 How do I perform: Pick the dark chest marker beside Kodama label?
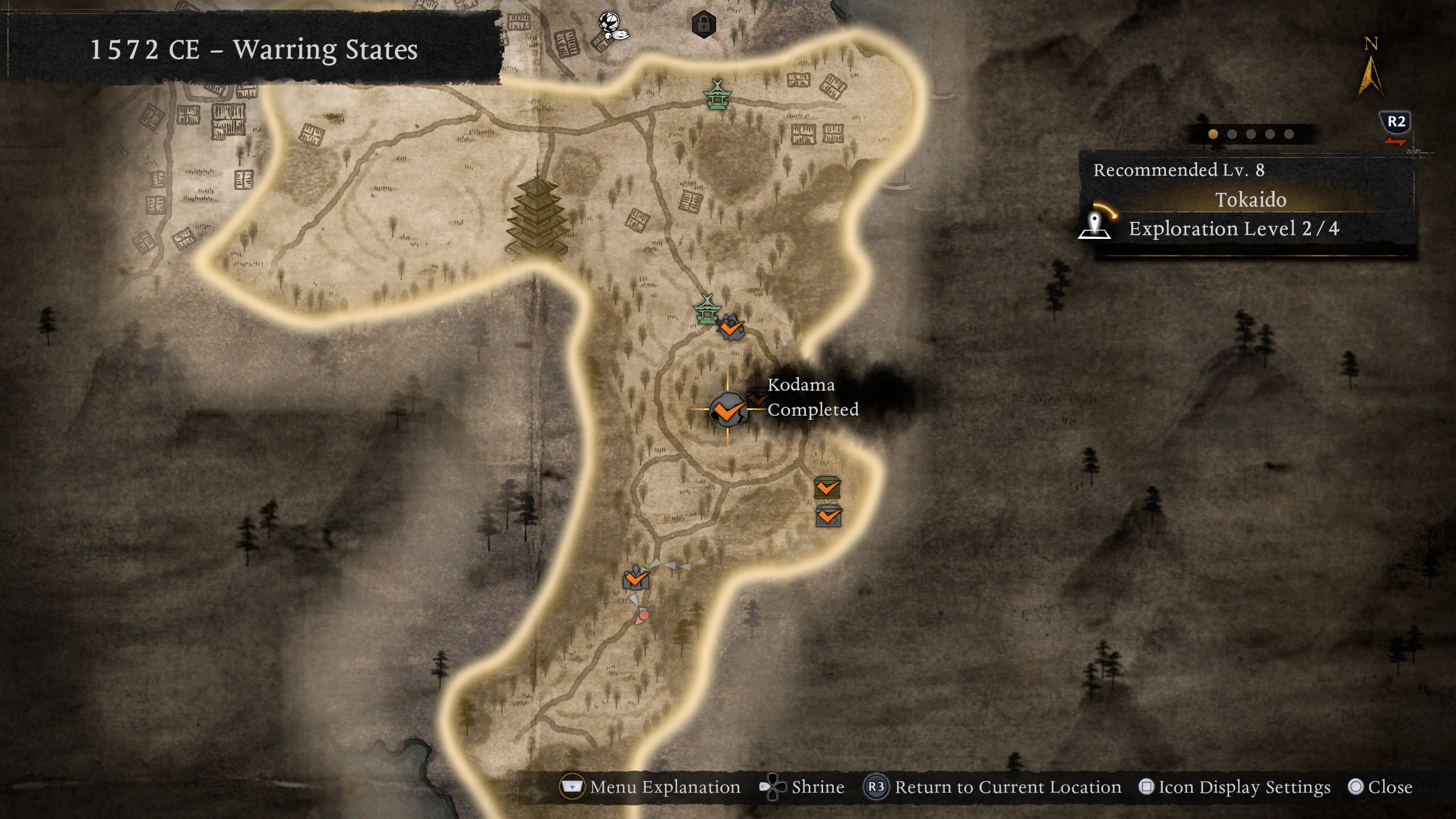pos(756,396)
